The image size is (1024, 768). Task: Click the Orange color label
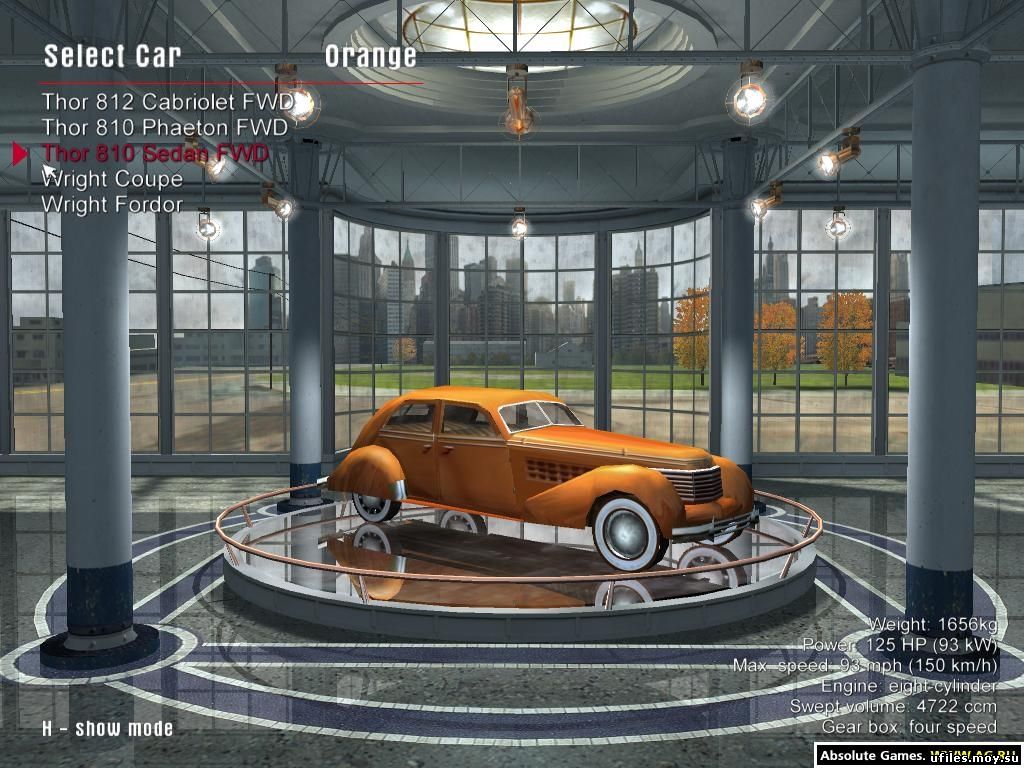370,57
